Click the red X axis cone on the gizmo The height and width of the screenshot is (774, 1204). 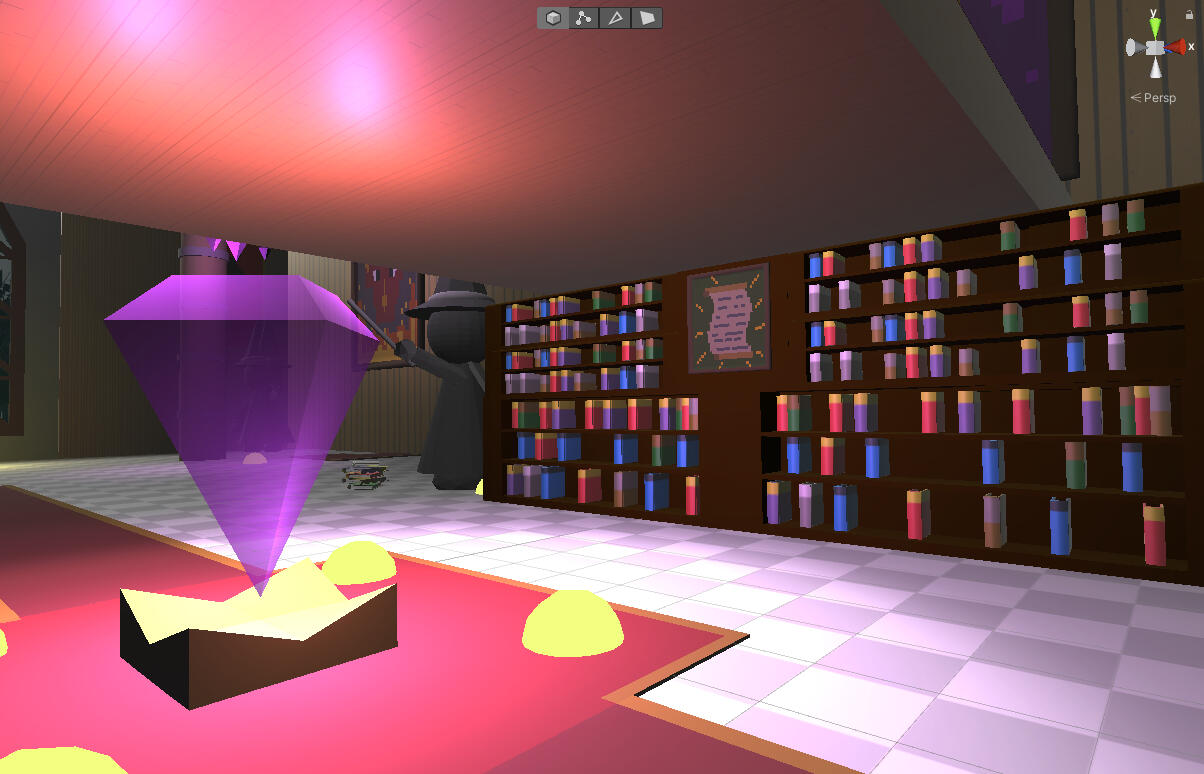(1176, 47)
